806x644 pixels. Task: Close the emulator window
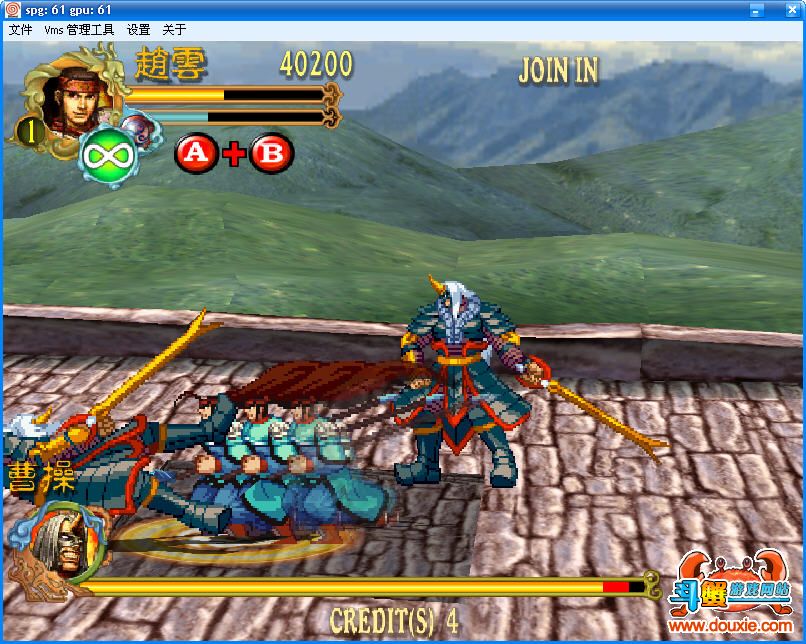(792, 9)
